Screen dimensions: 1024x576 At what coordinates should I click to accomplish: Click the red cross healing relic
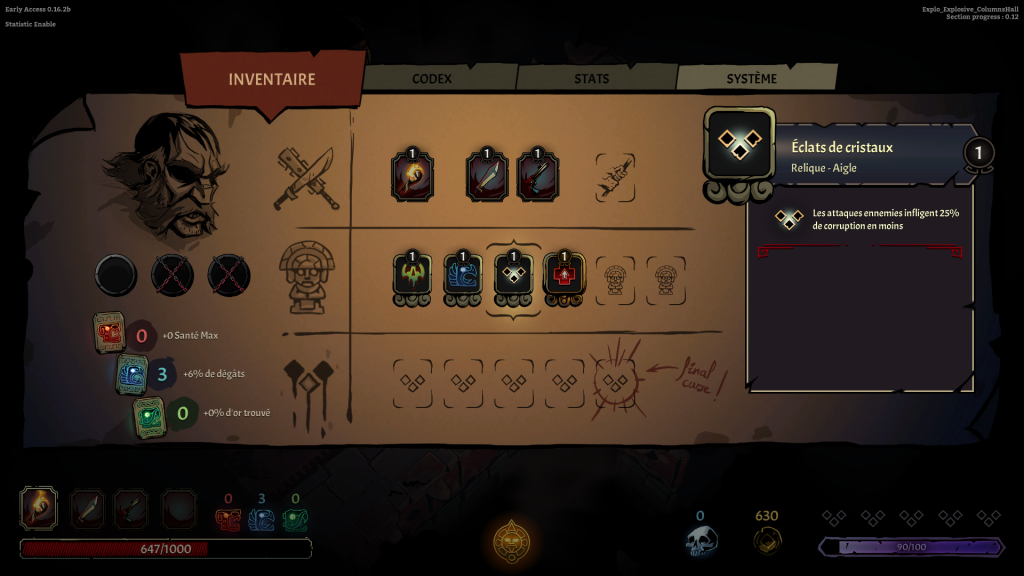click(x=564, y=275)
